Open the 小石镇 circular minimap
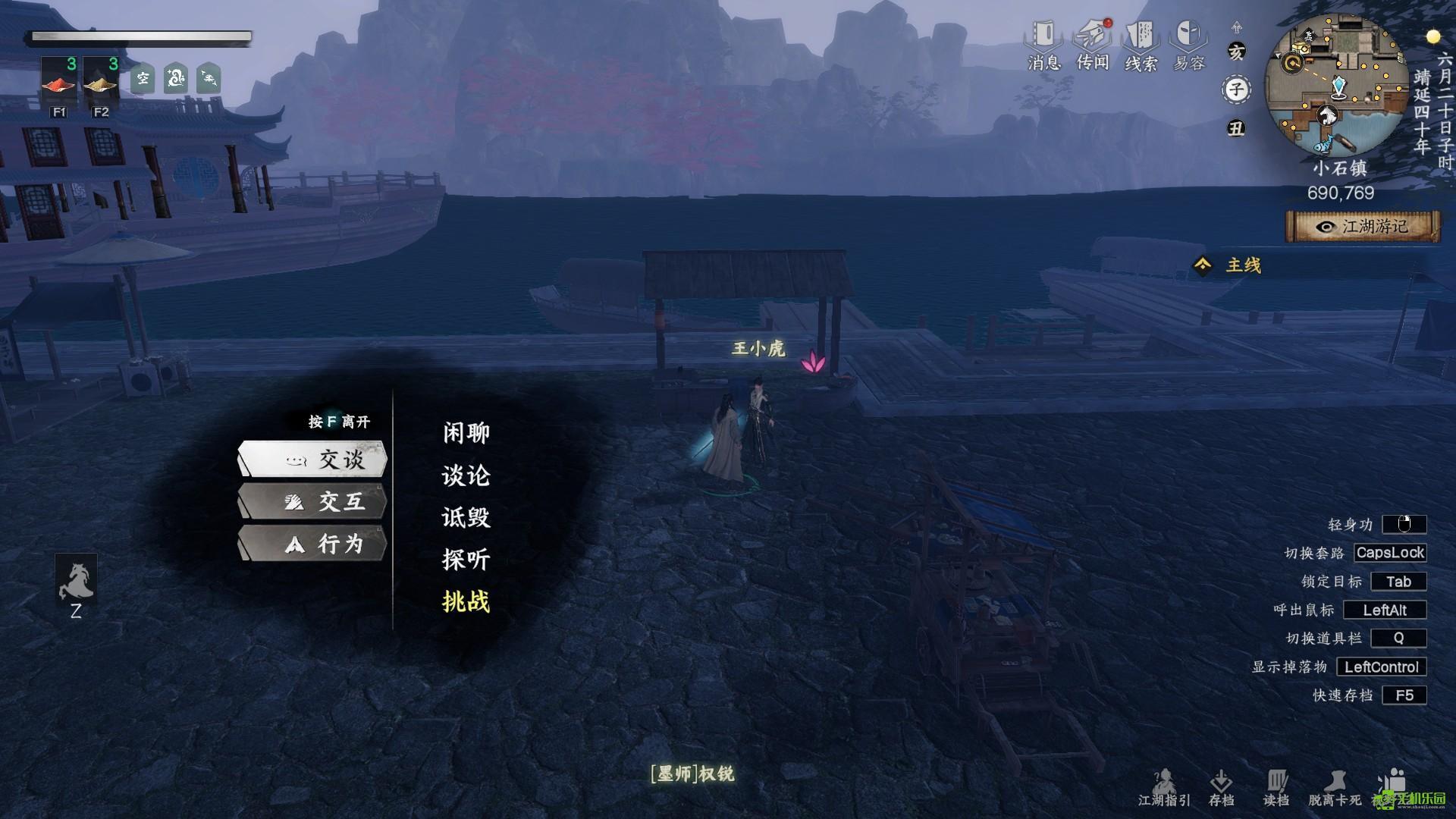The image size is (1456, 819). (x=1335, y=86)
